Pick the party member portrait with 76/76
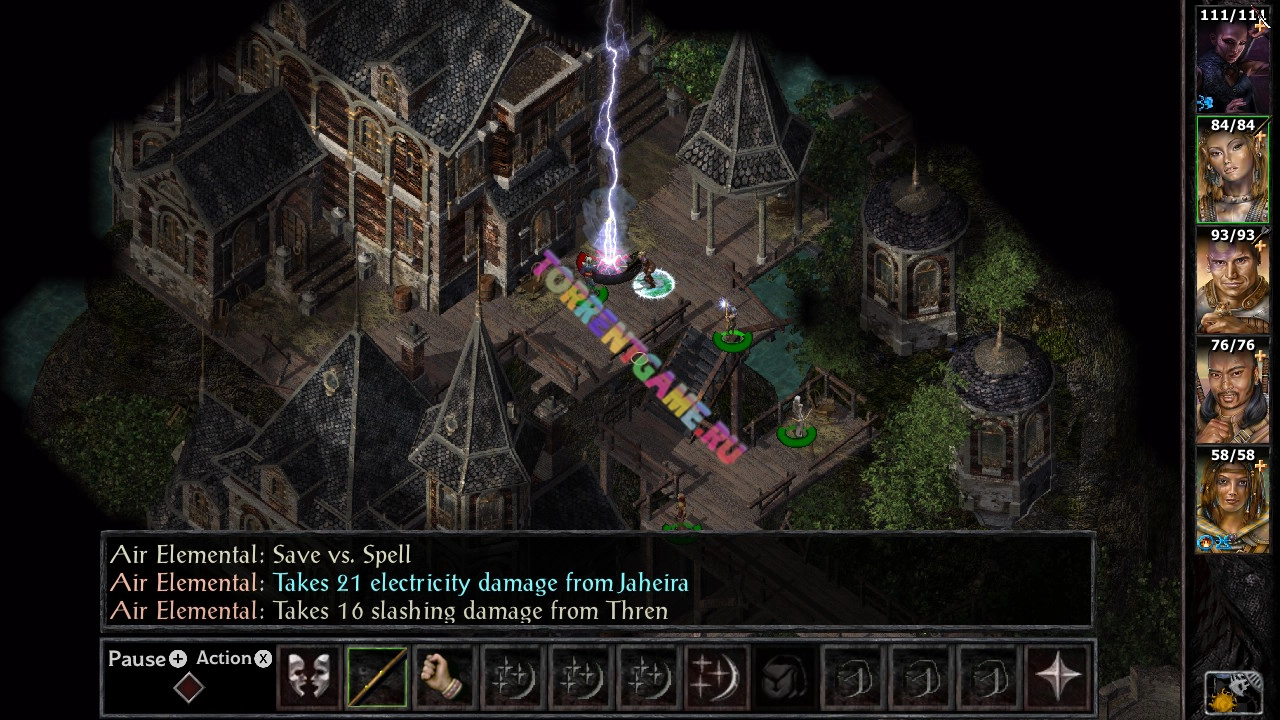The width and height of the screenshot is (1280, 720). pos(1232,392)
